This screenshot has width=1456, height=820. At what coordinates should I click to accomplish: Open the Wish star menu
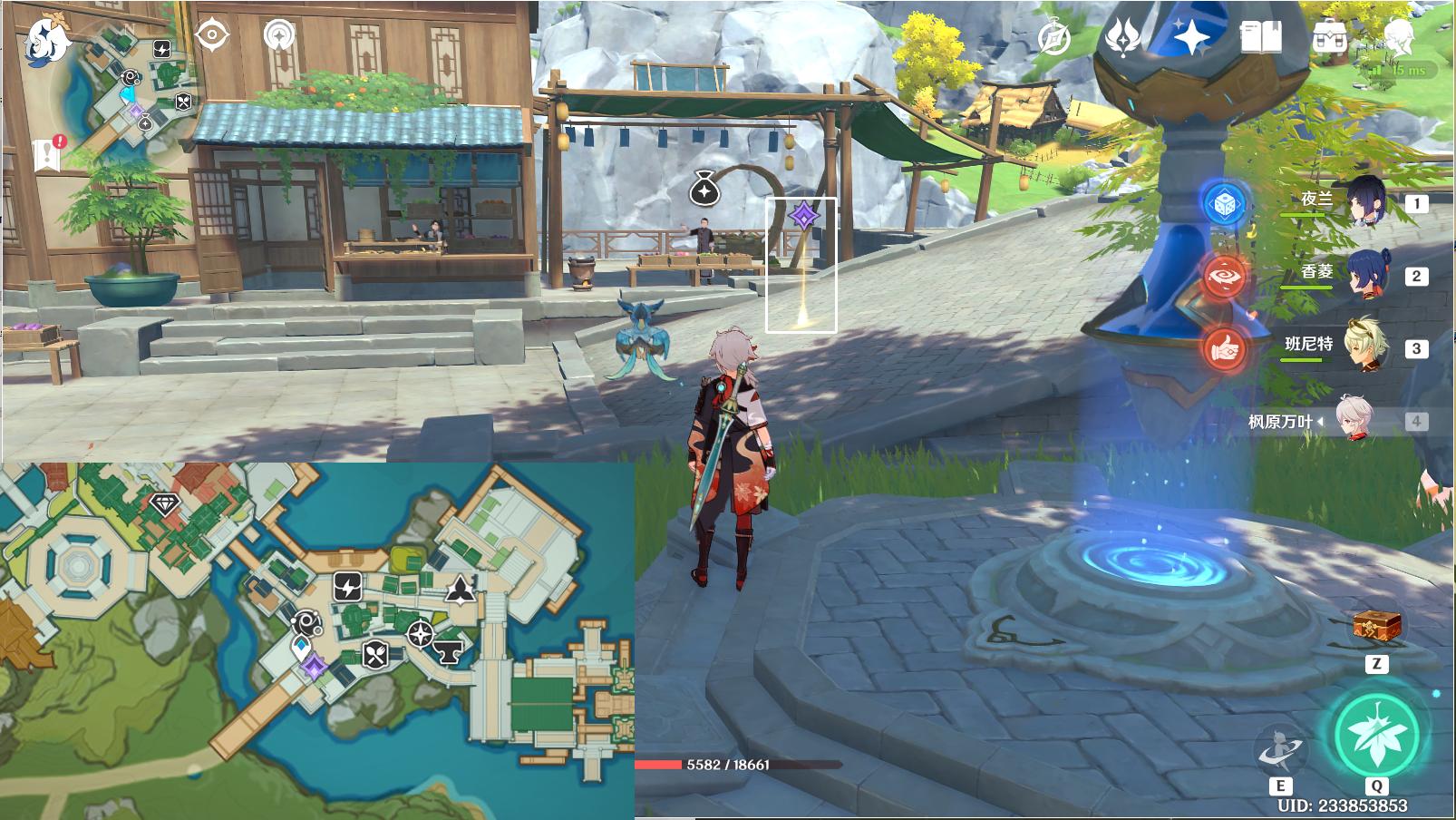[1124, 37]
